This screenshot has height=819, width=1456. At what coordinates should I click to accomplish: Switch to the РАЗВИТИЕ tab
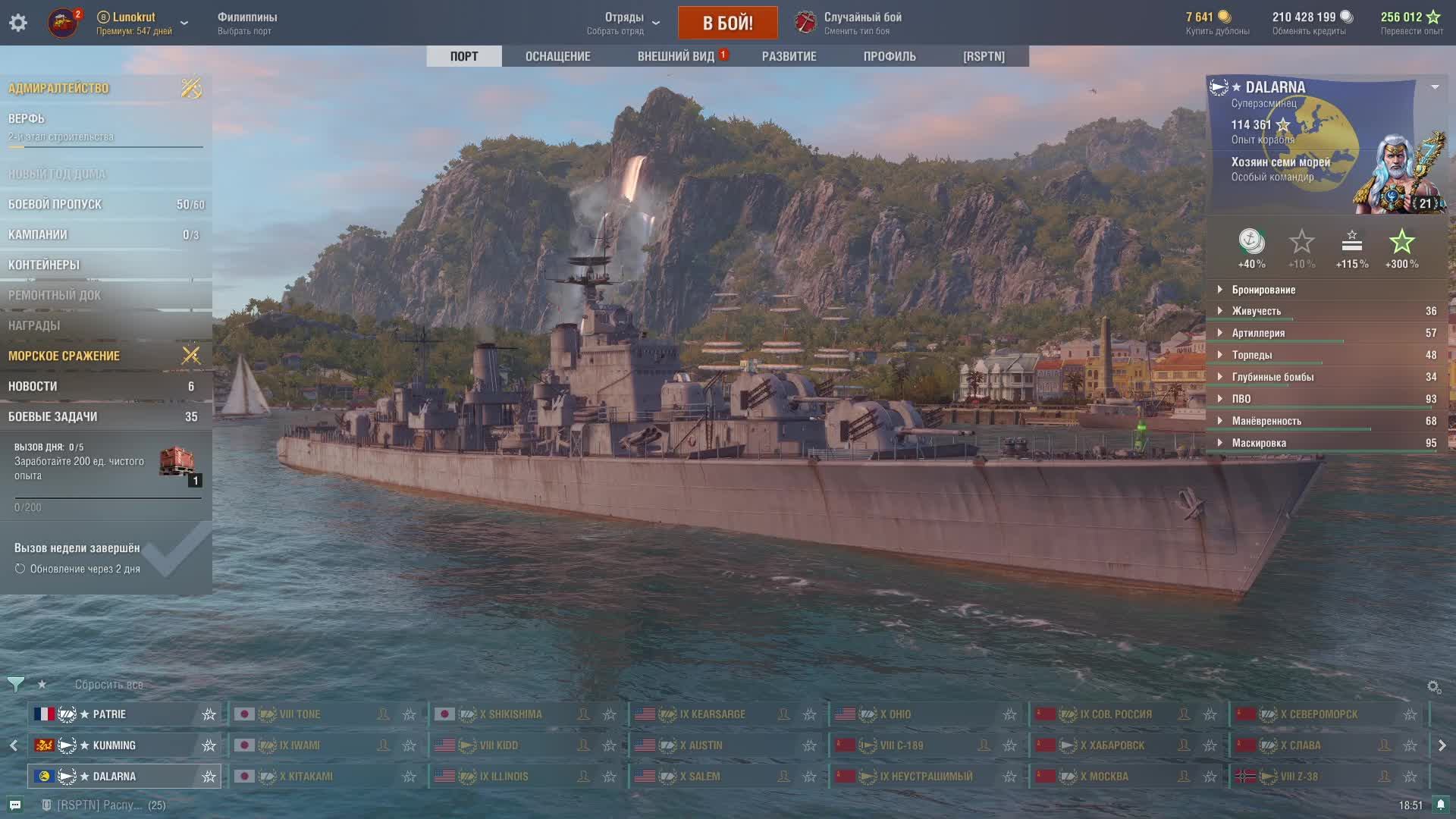pyautogui.click(x=789, y=56)
